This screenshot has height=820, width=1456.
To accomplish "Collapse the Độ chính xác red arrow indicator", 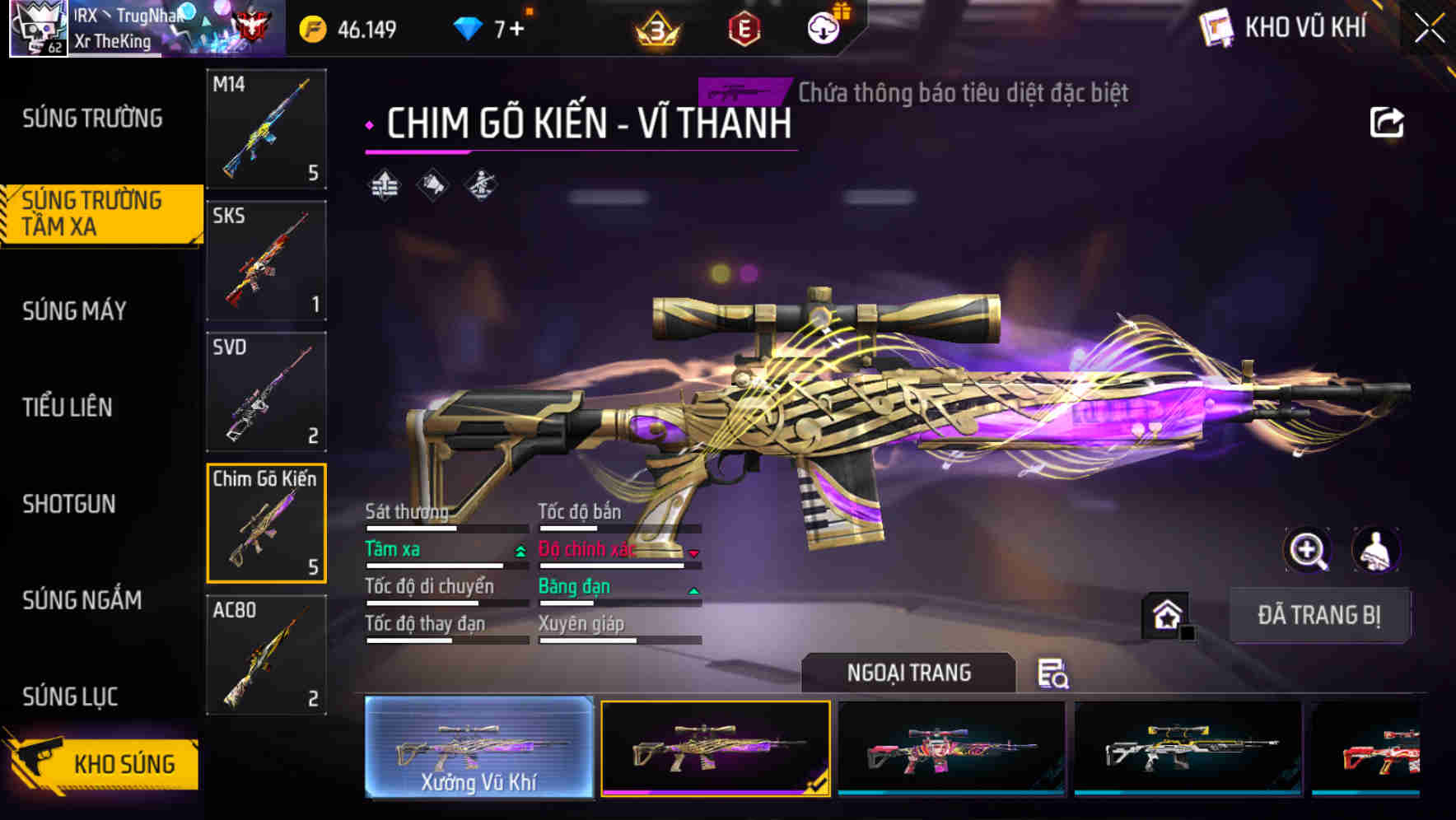I will click(693, 552).
